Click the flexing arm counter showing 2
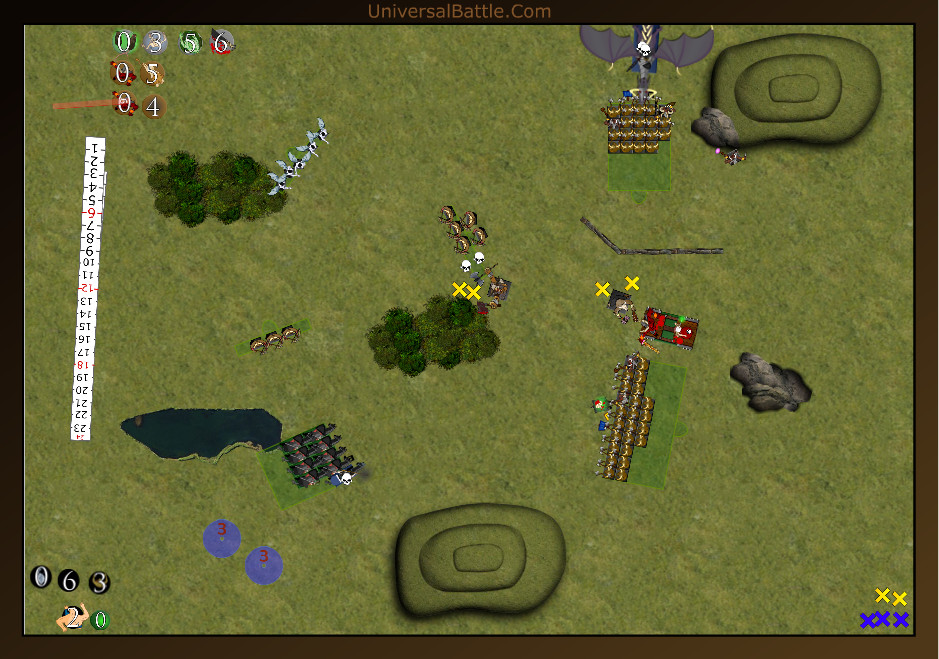Viewport: 939px width, 659px height. click(x=71, y=619)
